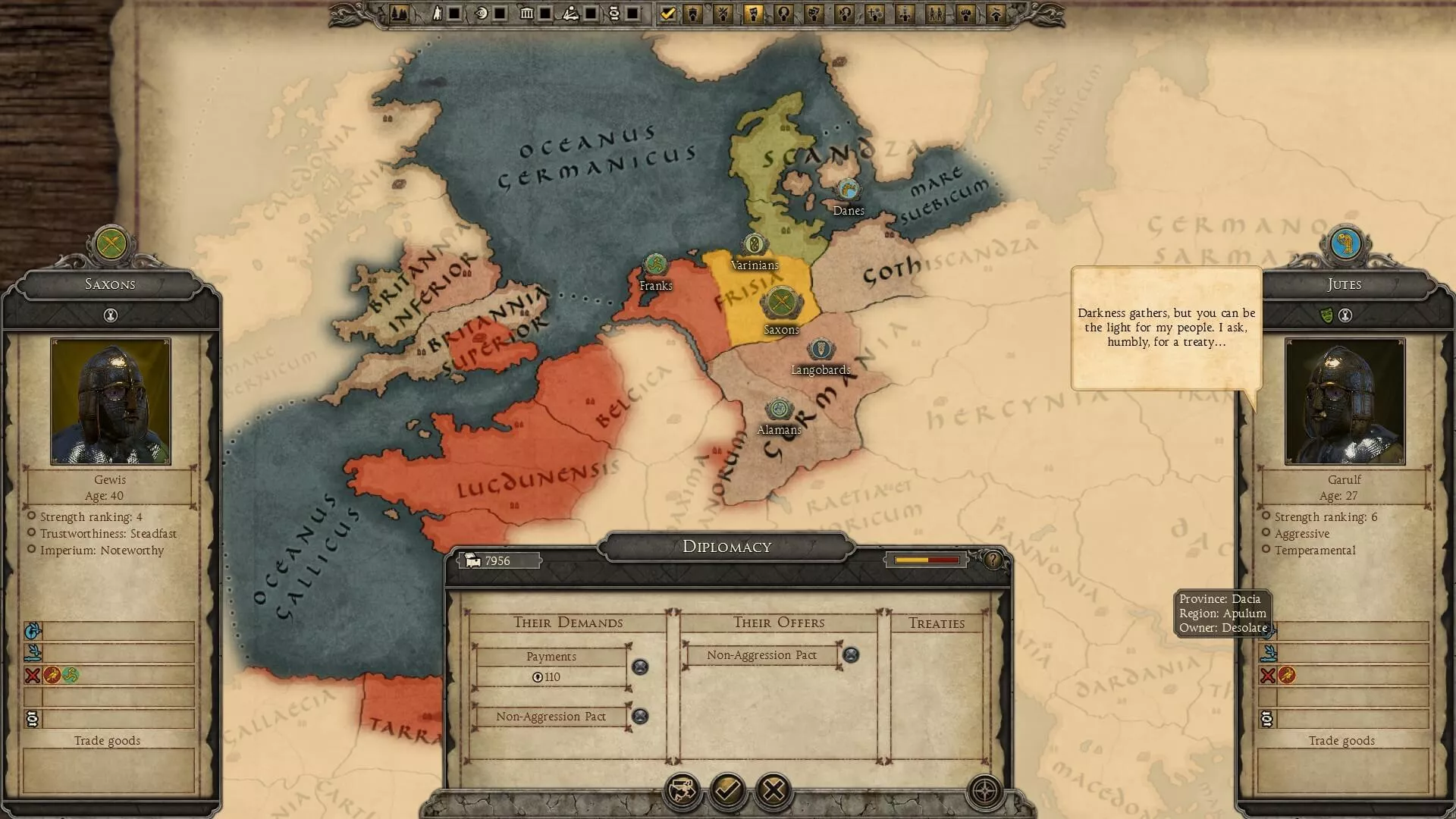Click the Jutes faction emblem
The image size is (1456, 819).
click(x=1344, y=243)
